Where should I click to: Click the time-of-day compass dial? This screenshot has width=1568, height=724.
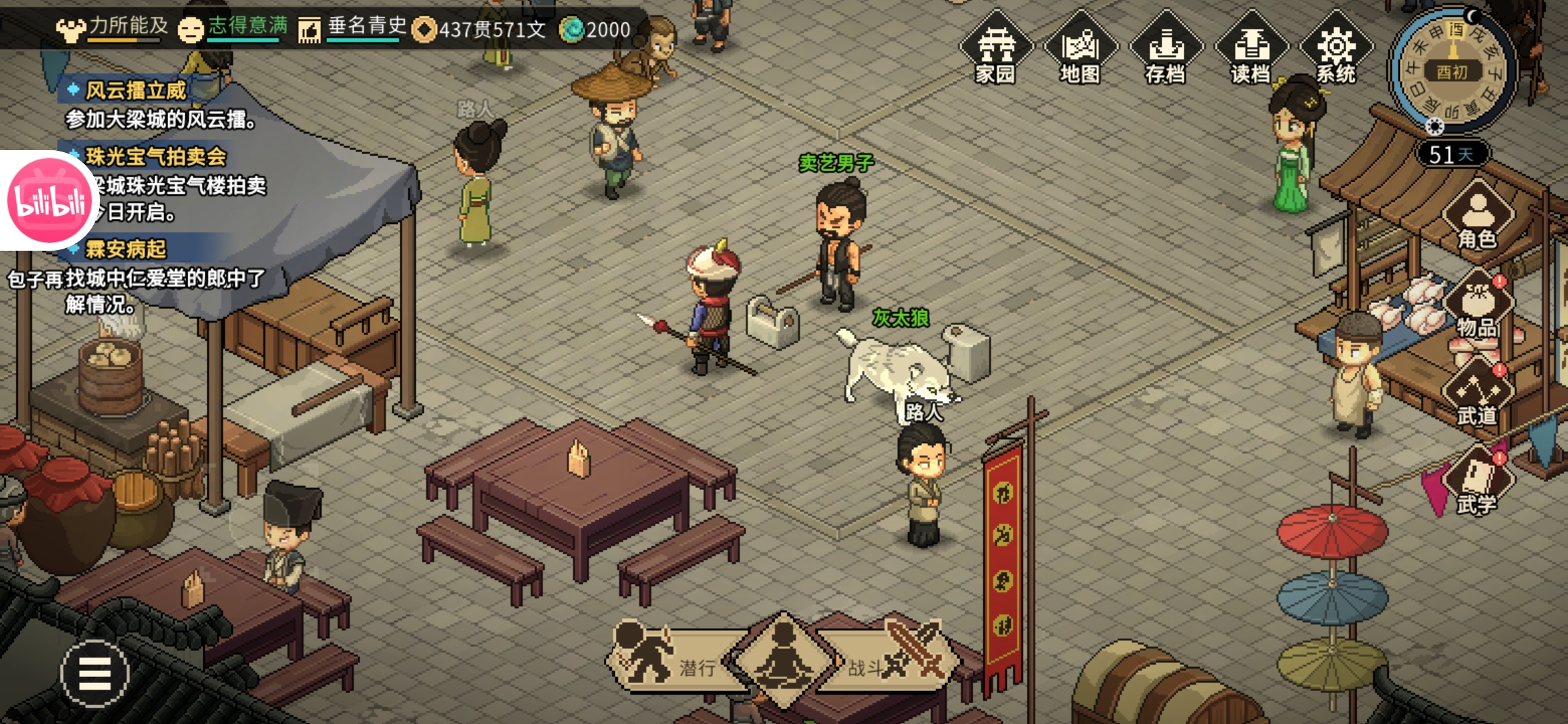(1453, 70)
